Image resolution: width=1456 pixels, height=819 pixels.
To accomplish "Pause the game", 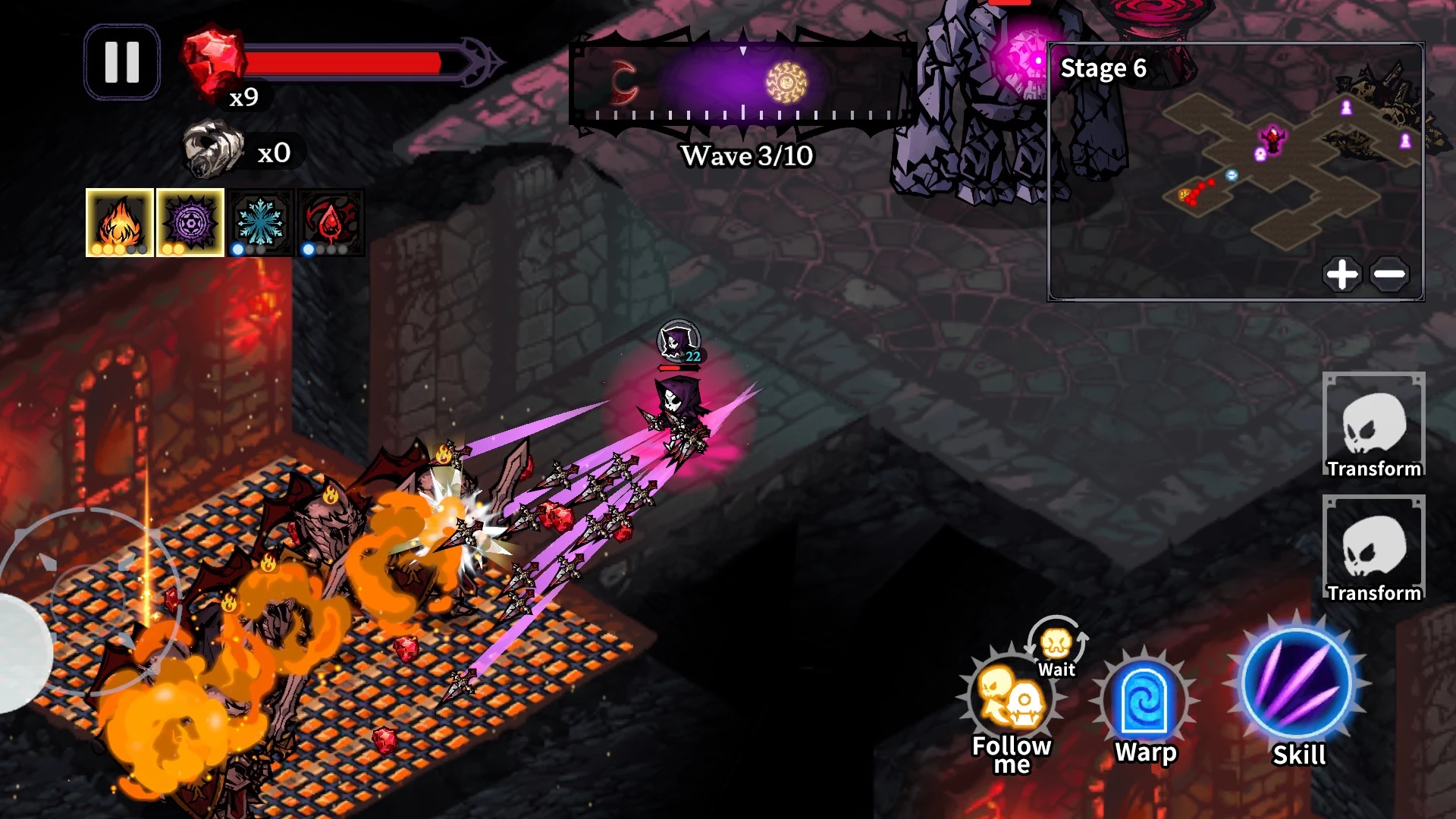I will tap(121, 62).
